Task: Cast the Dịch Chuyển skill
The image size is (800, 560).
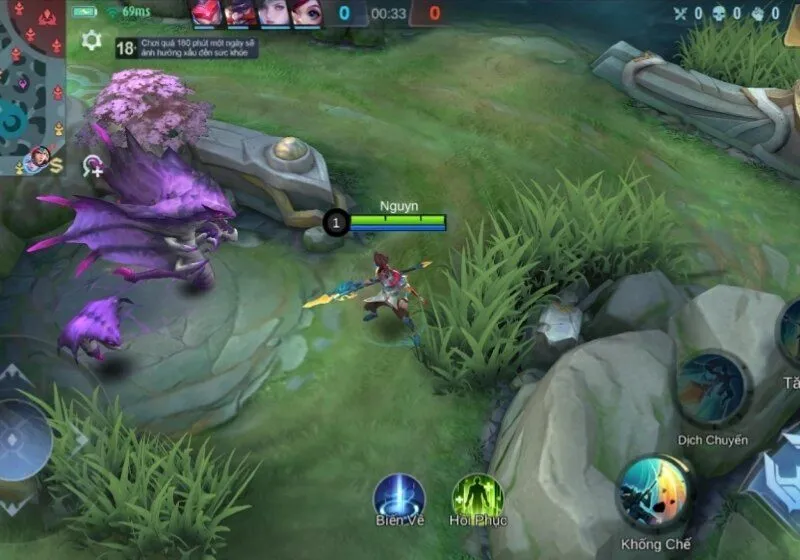Action: pyautogui.click(x=712, y=388)
